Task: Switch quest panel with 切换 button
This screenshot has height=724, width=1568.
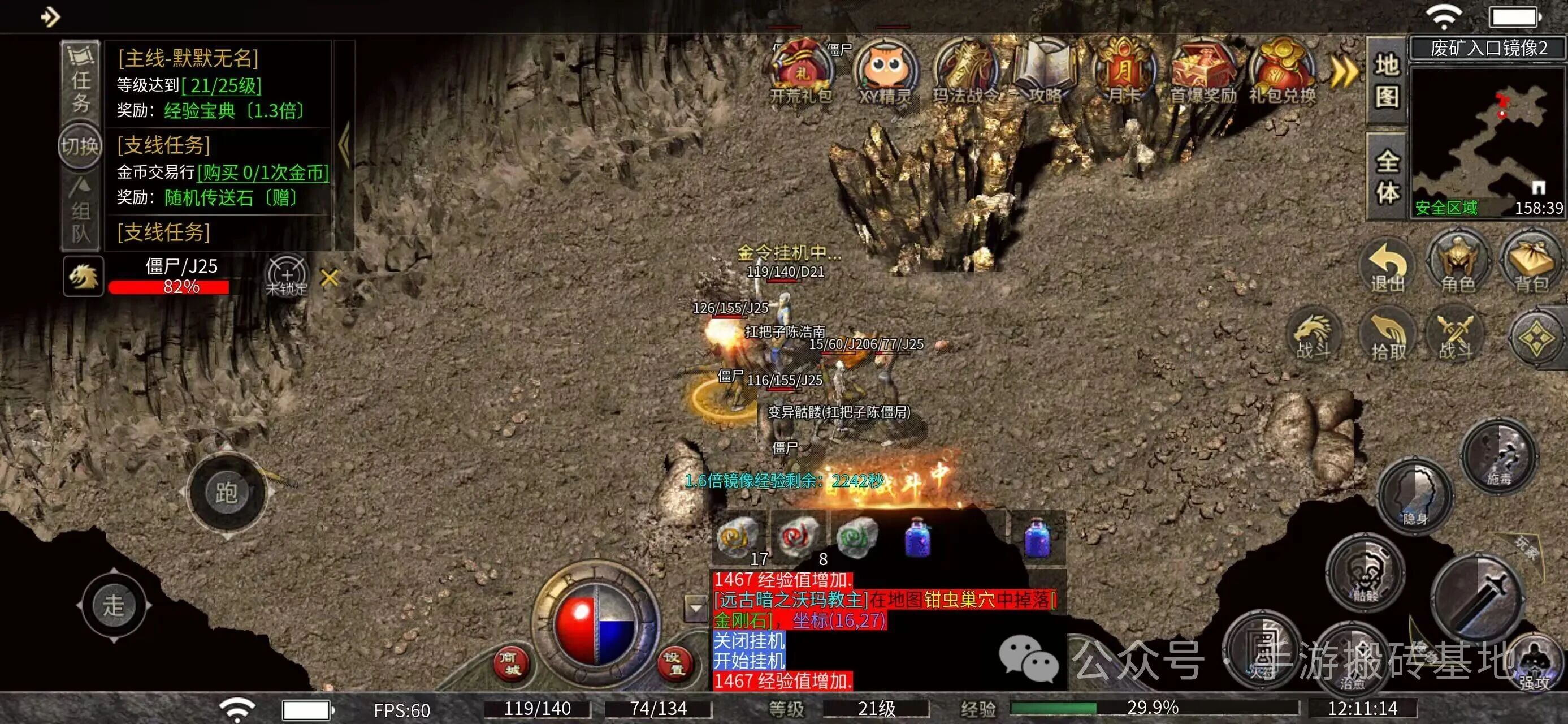Action: [x=79, y=146]
